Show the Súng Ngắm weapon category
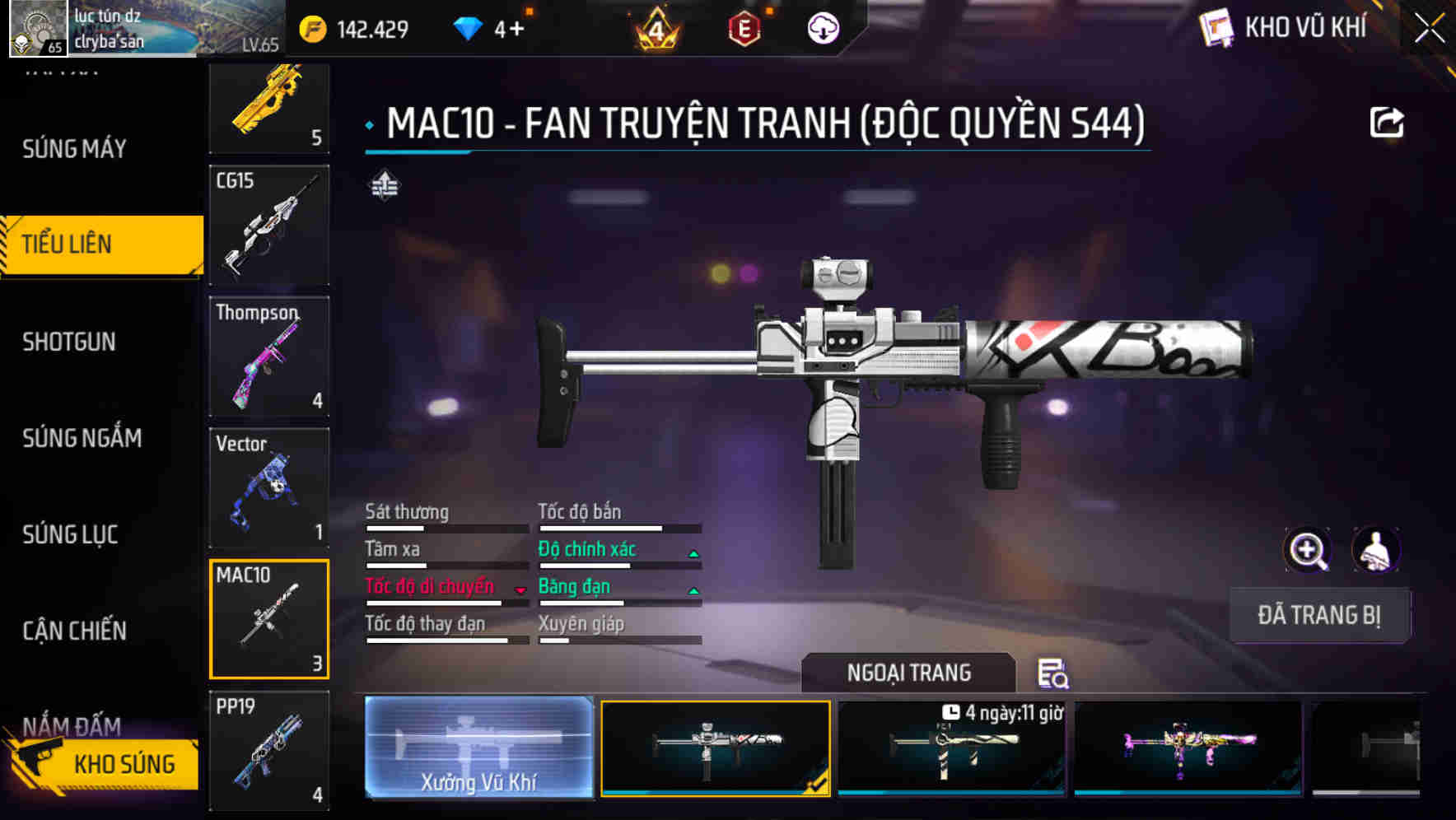The width and height of the screenshot is (1456, 820). tap(82, 438)
